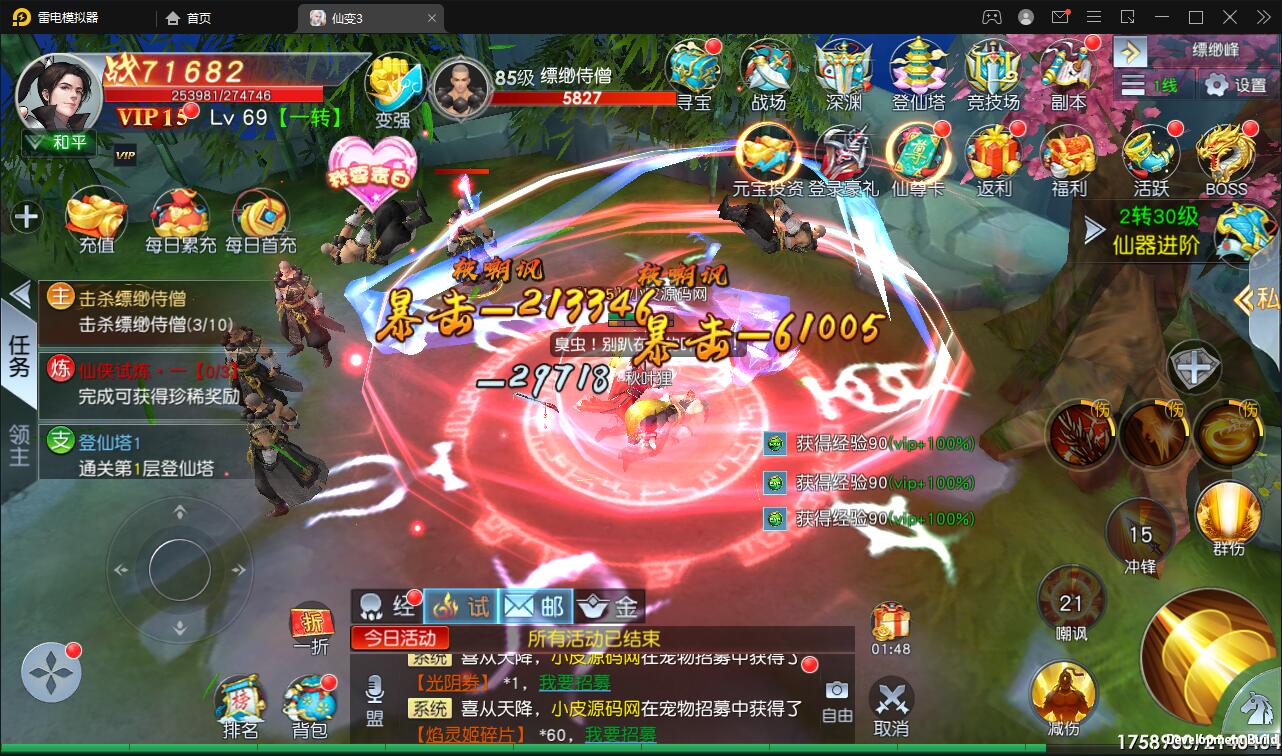Toggle the 自由 free camera mode
Viewport: 1282px width, 756px height.
[837, 700]
